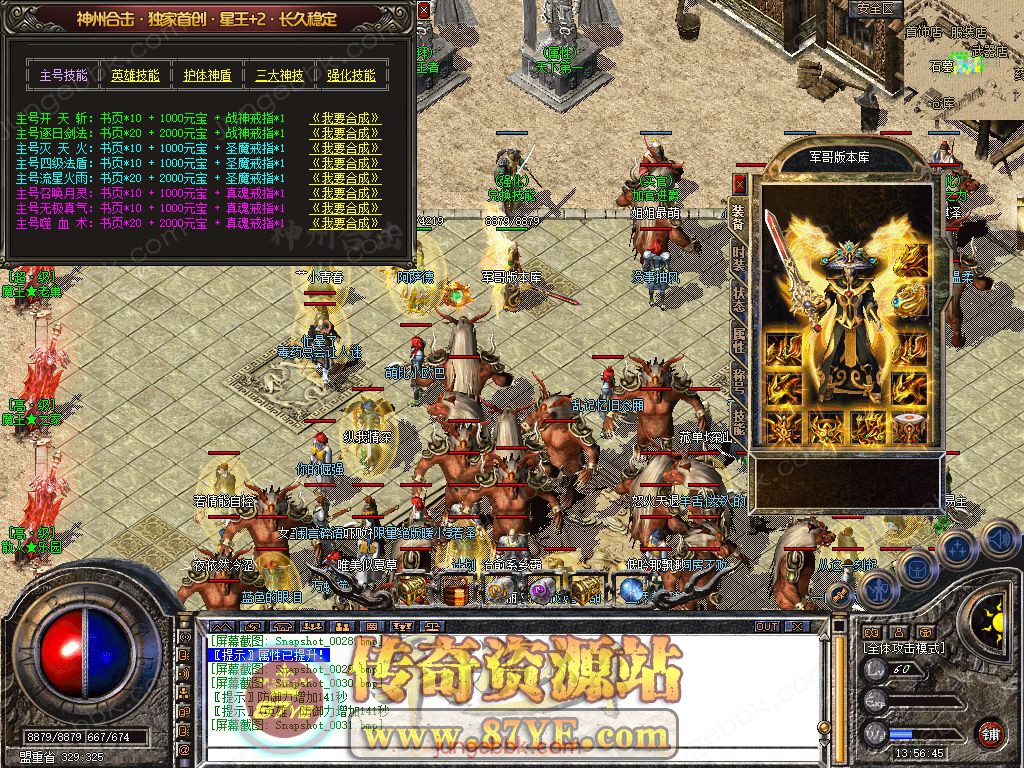Click 我要合成 for 主号逐日剑法

click(x=345, y=133)
